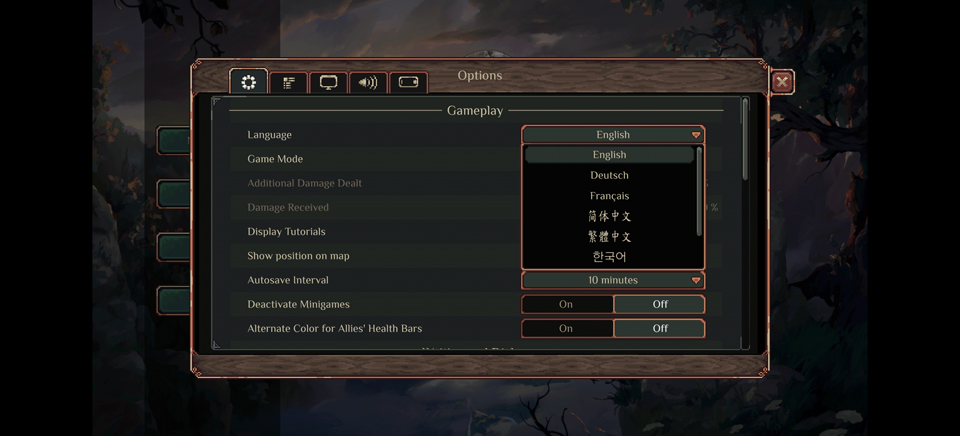Open the gamepad controller tab

coord(408,83)
